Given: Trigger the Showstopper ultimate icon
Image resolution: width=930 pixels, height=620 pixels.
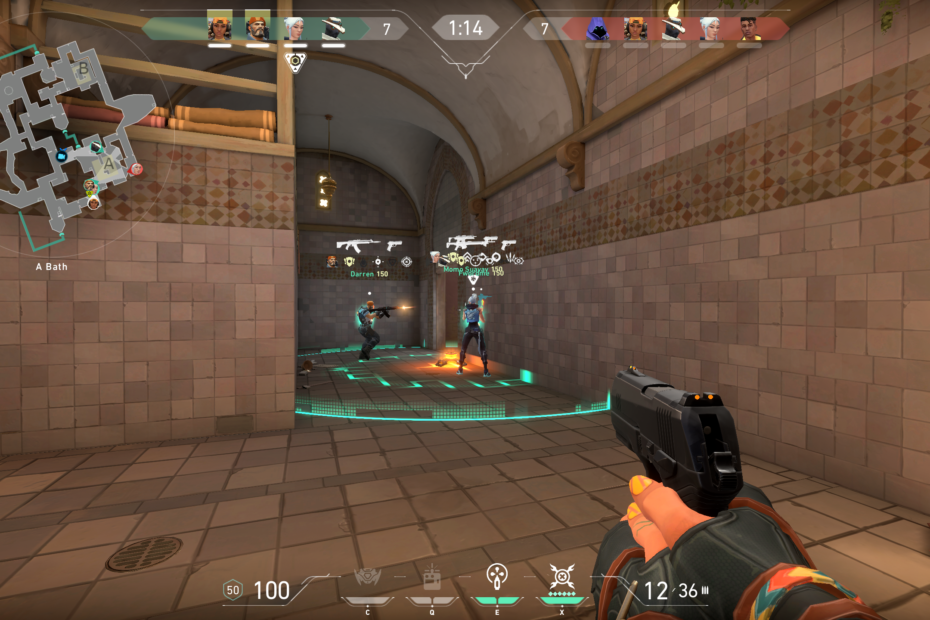Looking at the screenshot, I should pos(560,577).
